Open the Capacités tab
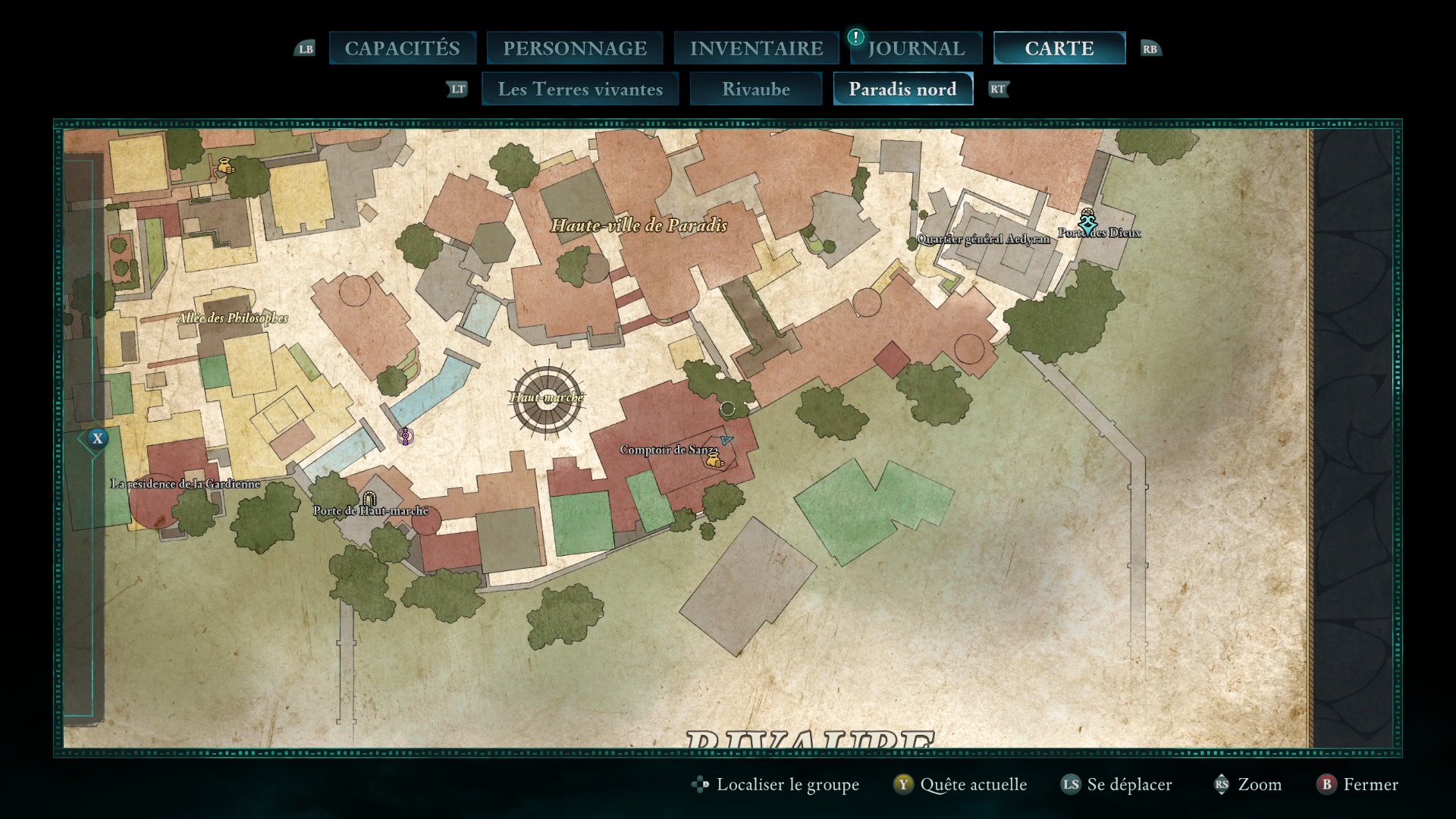This screenshot has height=819, width=1456. [402, 48]
